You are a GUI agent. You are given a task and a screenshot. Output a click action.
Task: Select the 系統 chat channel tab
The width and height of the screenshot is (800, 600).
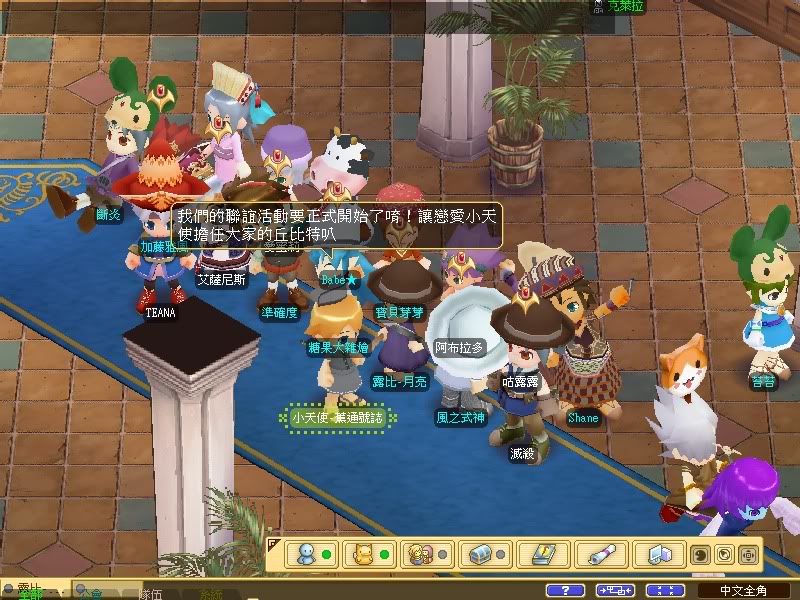click(212, 593)
